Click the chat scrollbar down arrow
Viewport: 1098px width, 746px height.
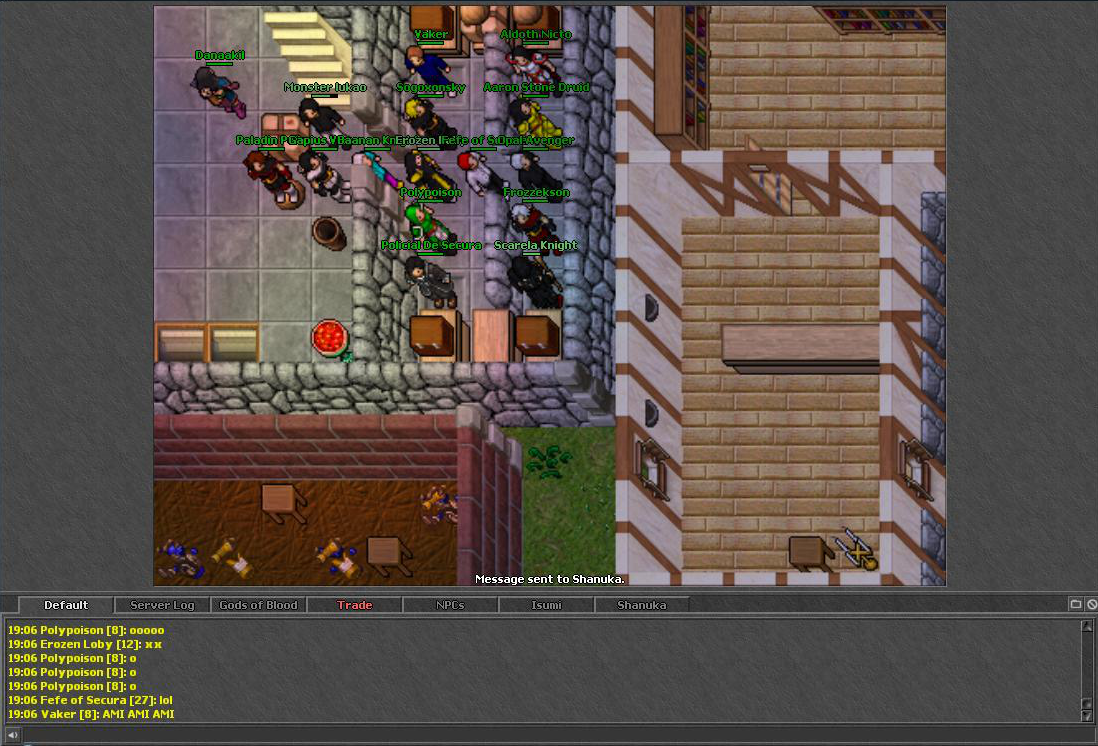[1087, 715]
